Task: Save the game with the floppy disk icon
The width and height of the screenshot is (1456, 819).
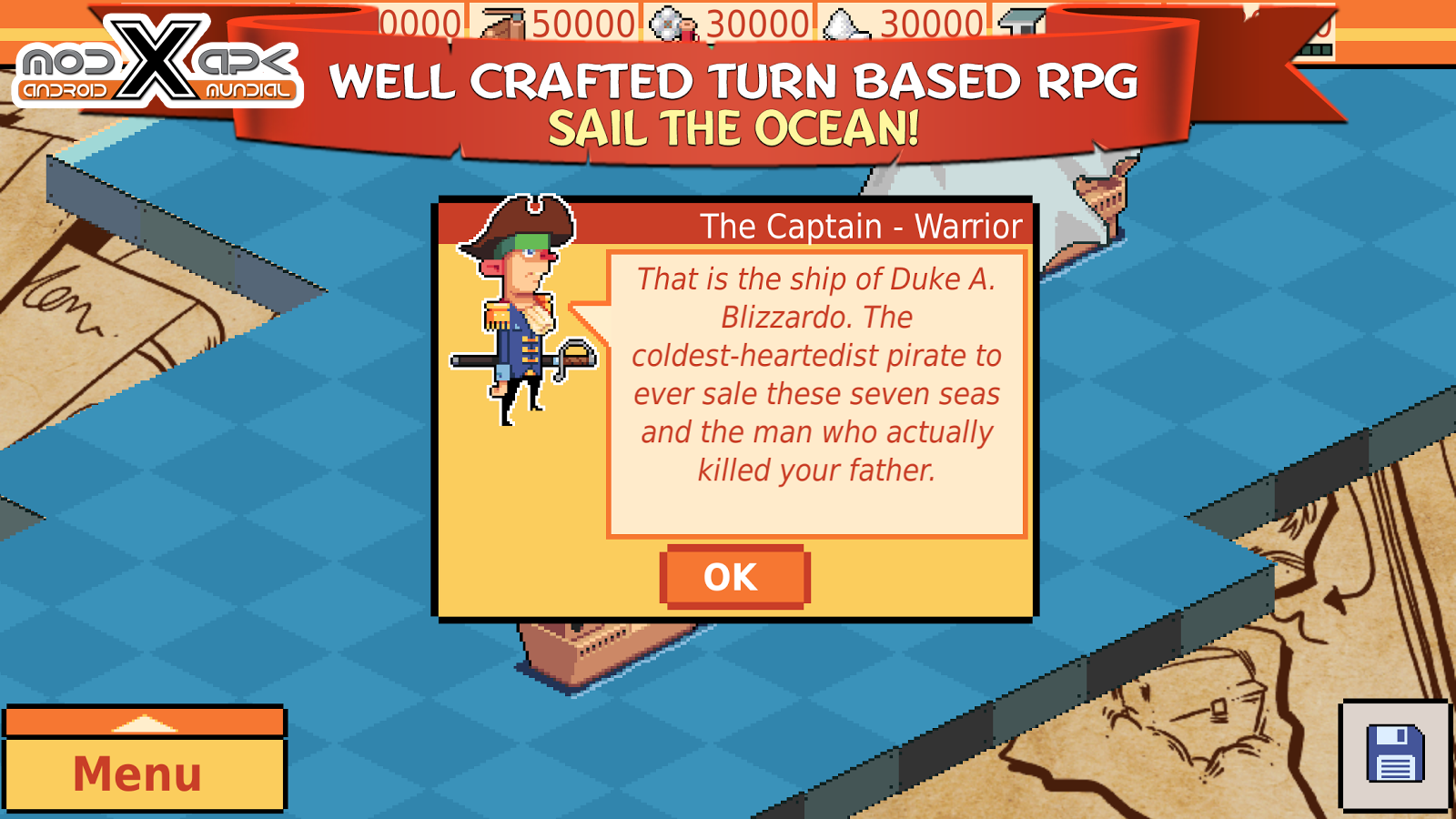Action: point(1394,754)
